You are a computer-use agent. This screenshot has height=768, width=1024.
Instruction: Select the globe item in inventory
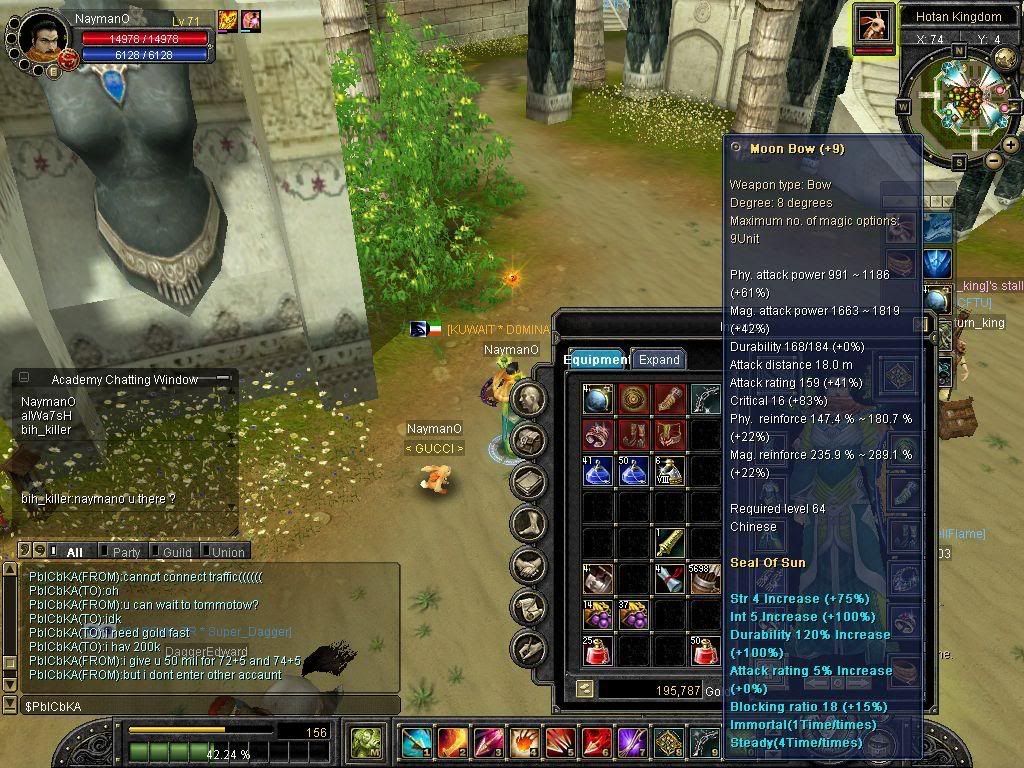pos(598,398)
